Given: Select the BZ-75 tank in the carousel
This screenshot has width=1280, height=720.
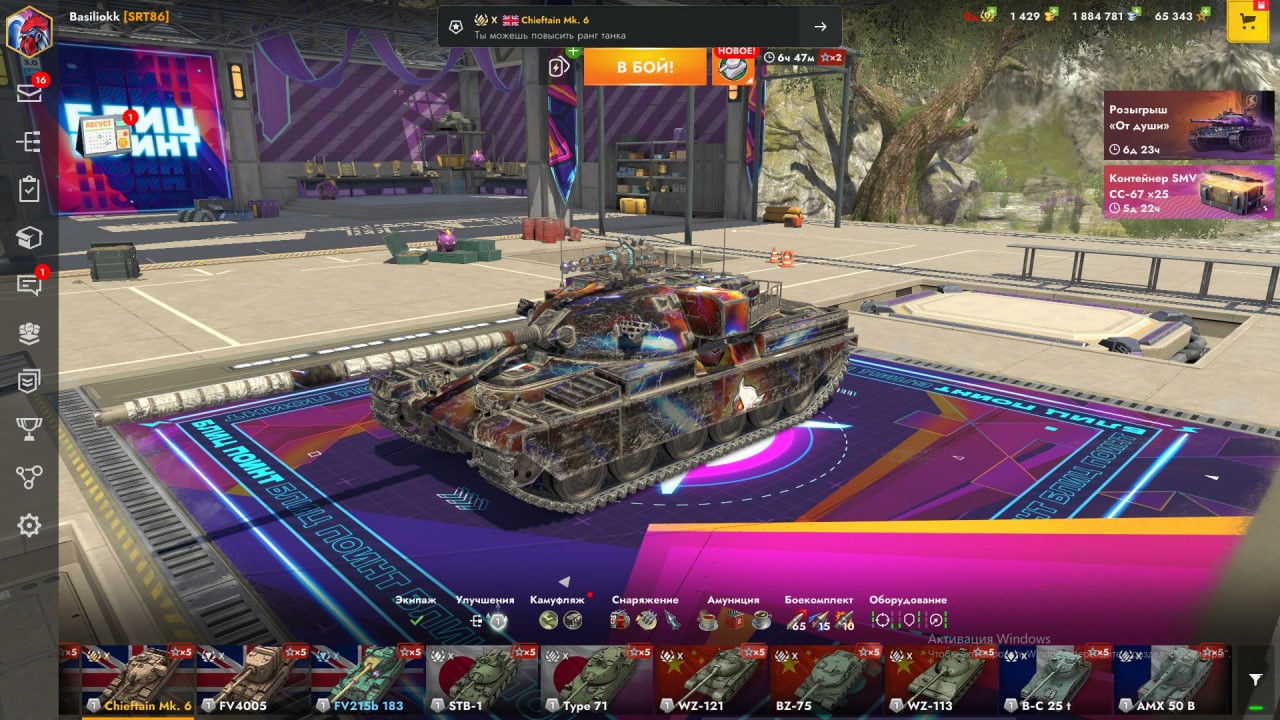Looking at the screenshot, I should pyautogui.click(x=826, y=680).
